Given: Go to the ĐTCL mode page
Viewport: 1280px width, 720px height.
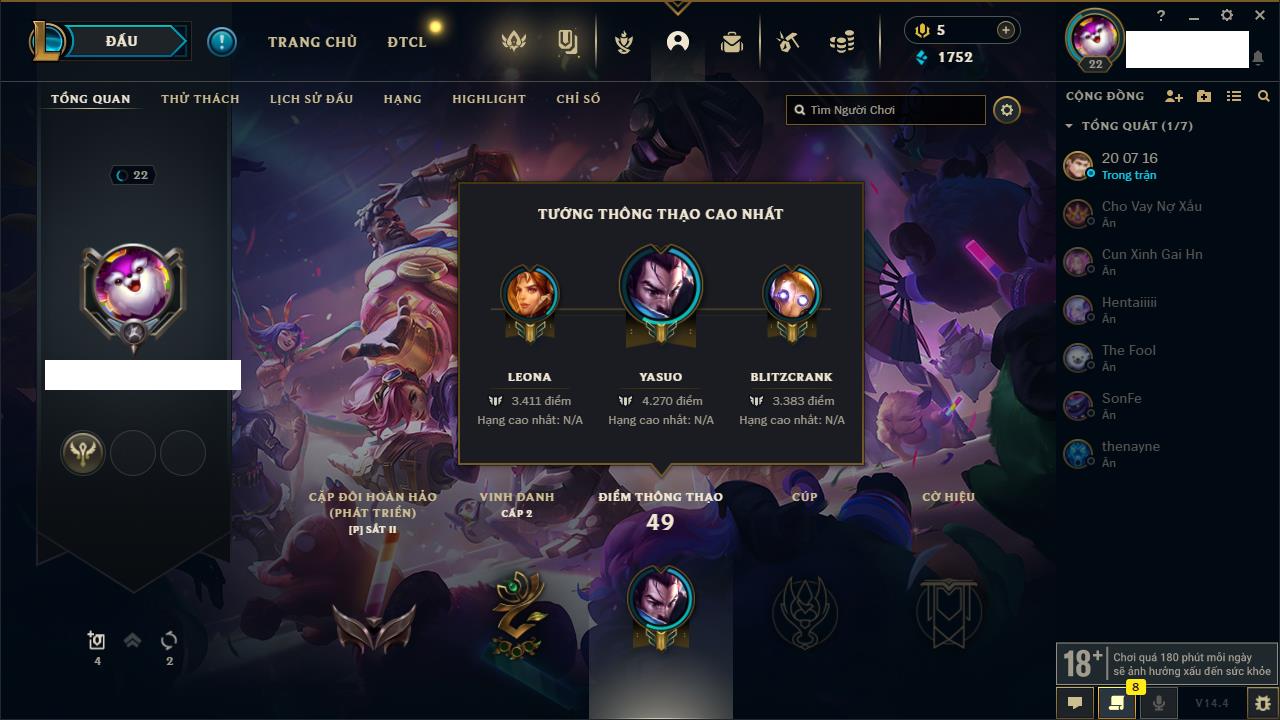Looking at the screenshot, I should pos(407,42).
